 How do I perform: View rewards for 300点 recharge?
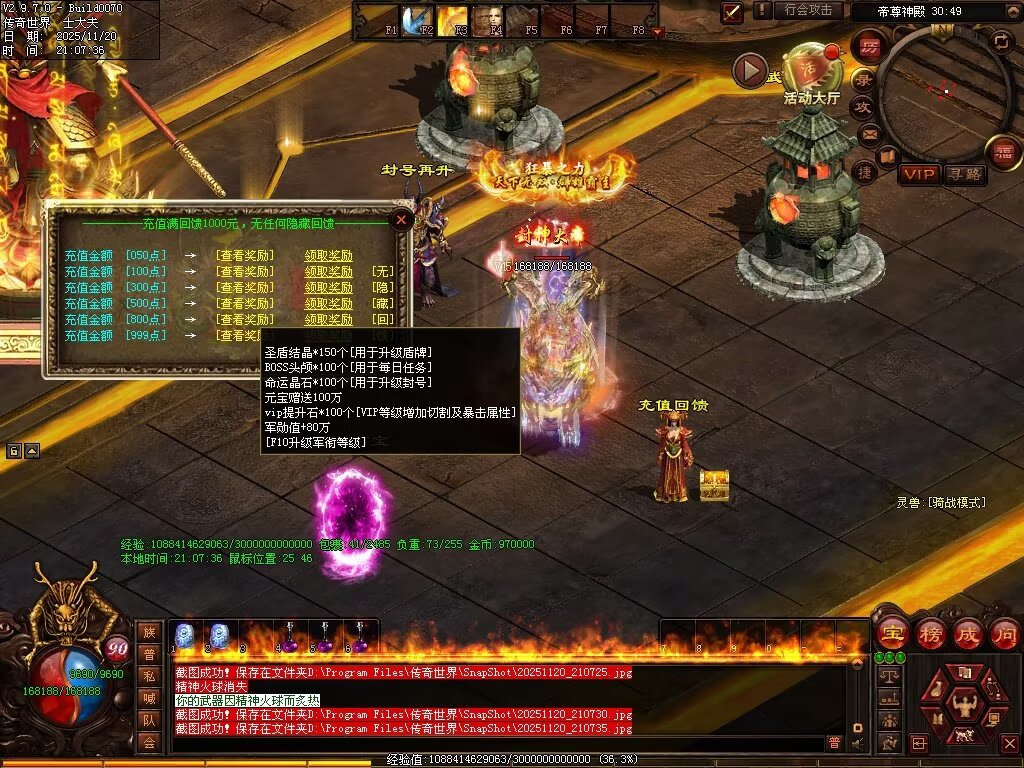(x=244, y=288)
